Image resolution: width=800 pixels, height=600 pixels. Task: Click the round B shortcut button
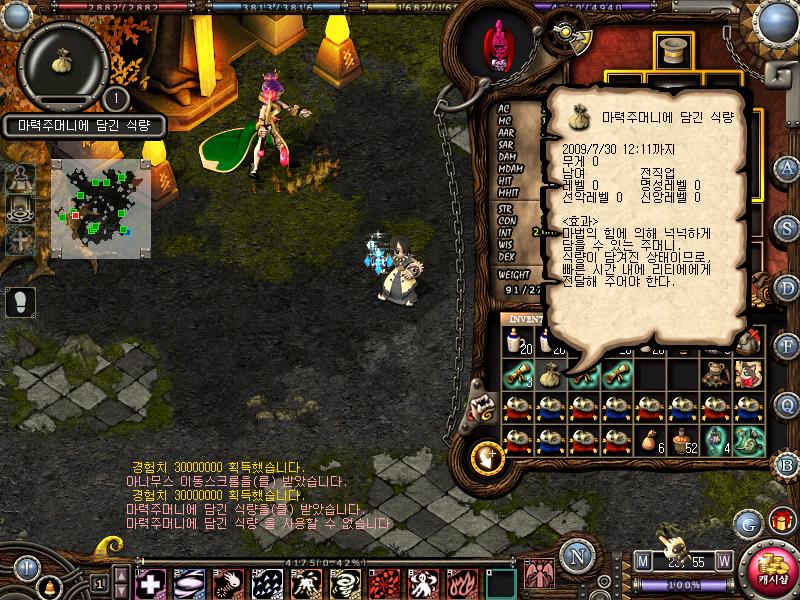coord(787,463)
